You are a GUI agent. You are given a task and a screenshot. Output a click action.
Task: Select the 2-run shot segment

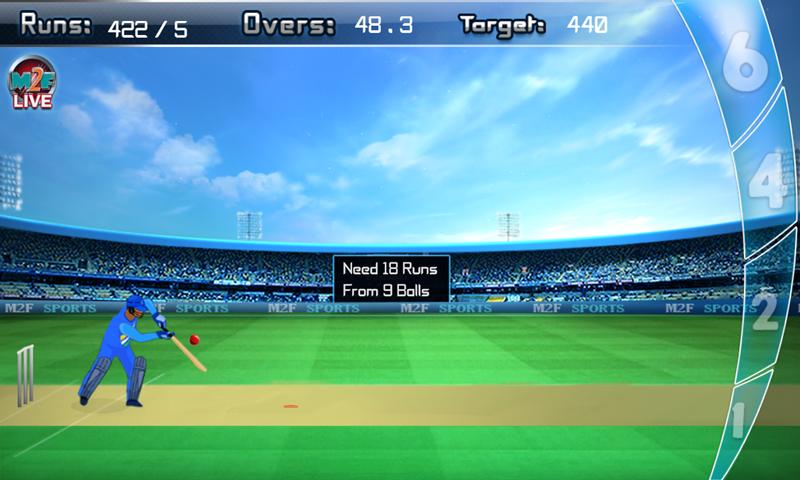tap(764, 309)
